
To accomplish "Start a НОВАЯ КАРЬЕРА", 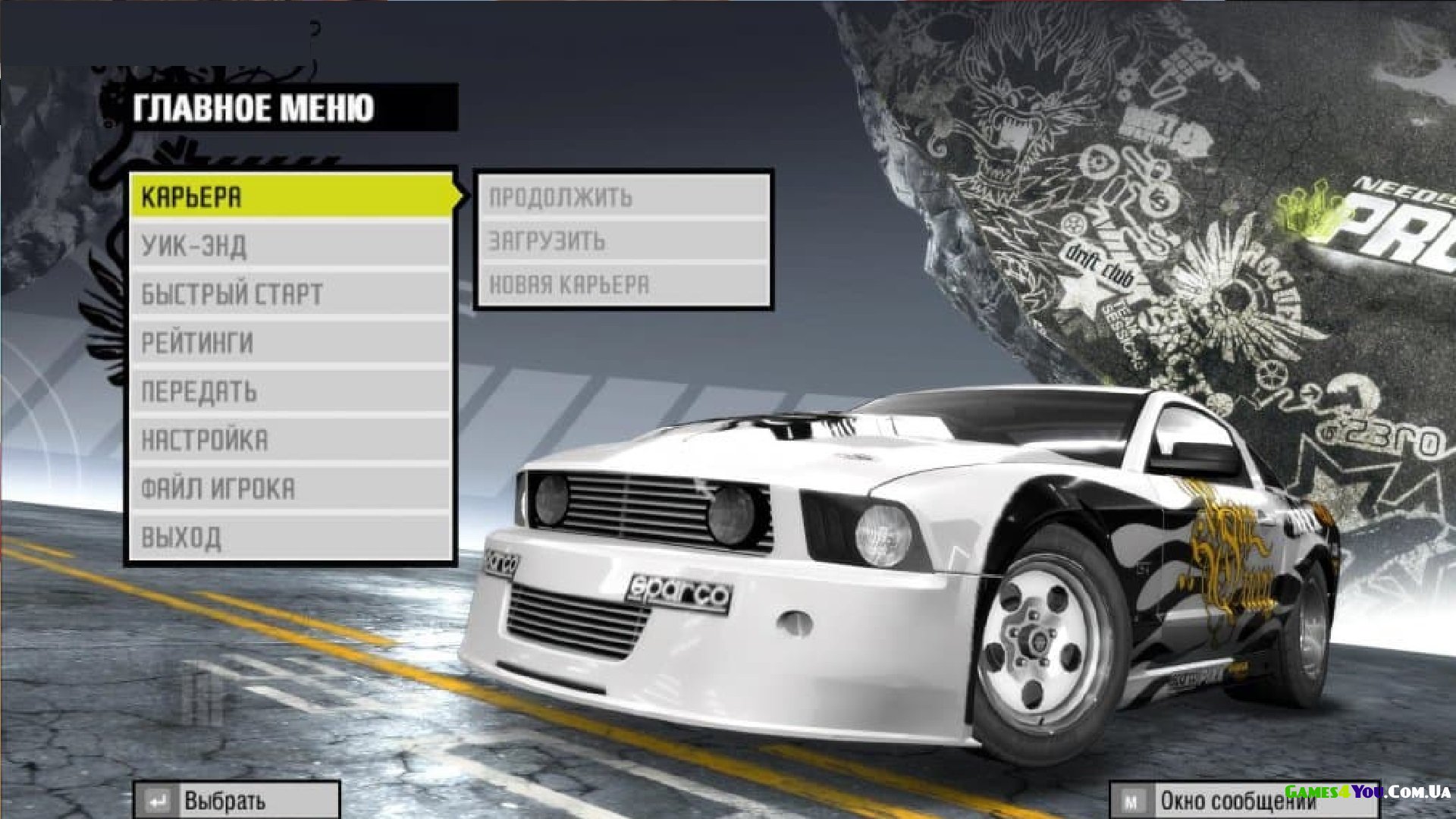I will [622, 285].
